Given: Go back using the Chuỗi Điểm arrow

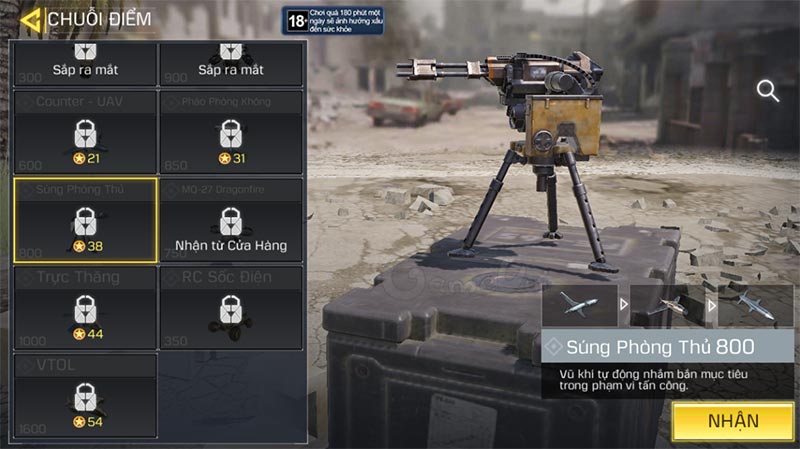Looking at the screenshot, I should [x=30, y=19].
